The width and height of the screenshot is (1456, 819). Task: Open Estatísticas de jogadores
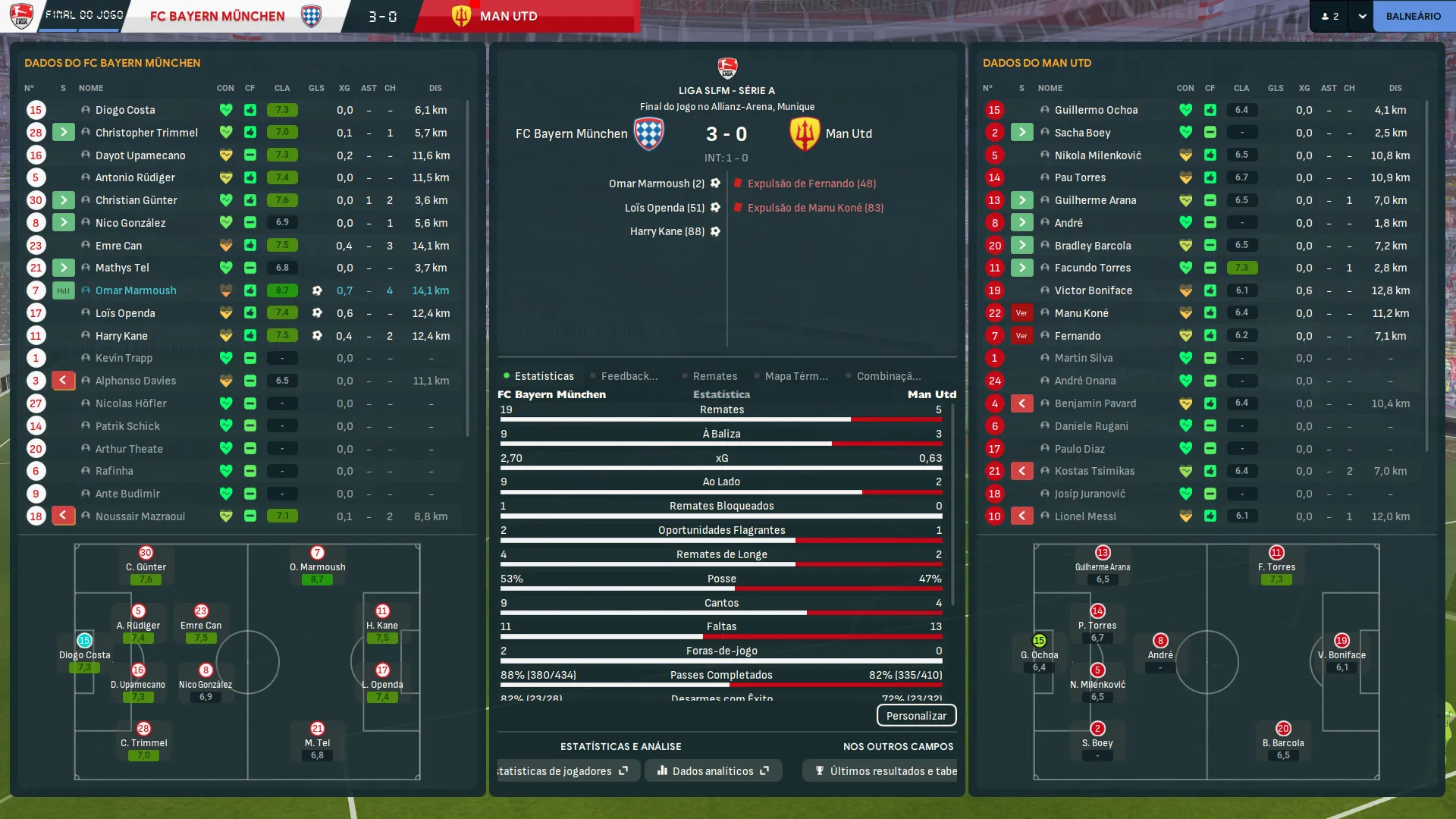pos(563,770)
